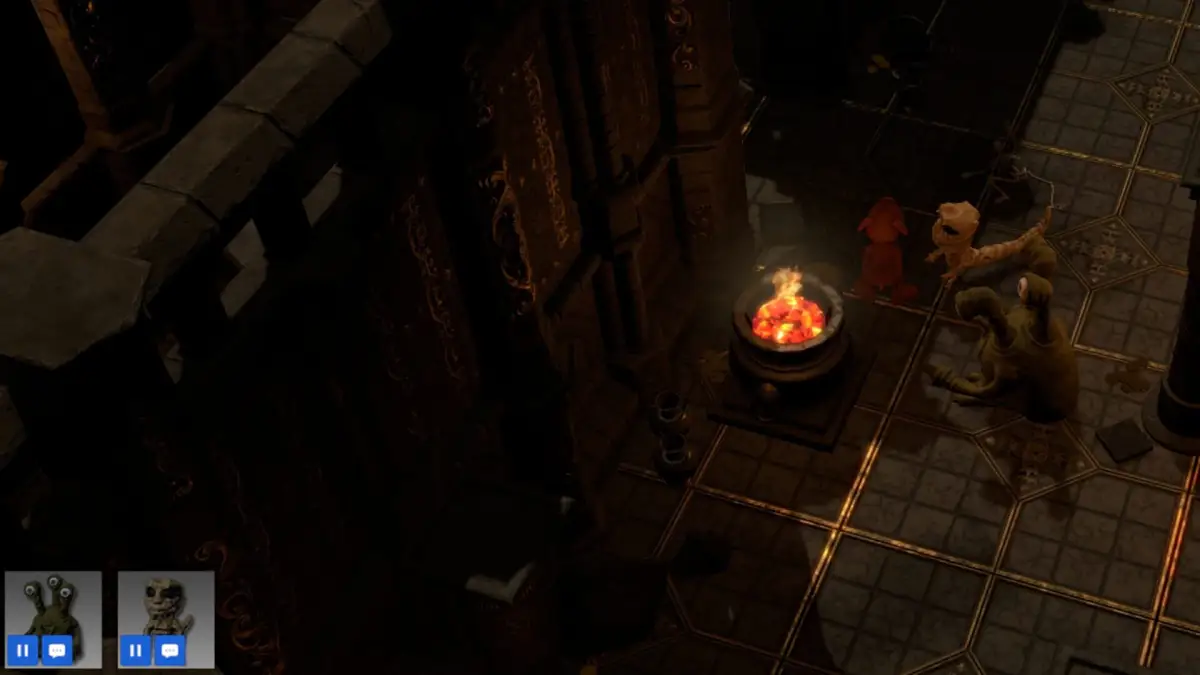The height and width of the screenshot is (675, 1200).
Task: Select the bandaged mummy character portrait
Action: pyautogui.click(x=166, y=604)
